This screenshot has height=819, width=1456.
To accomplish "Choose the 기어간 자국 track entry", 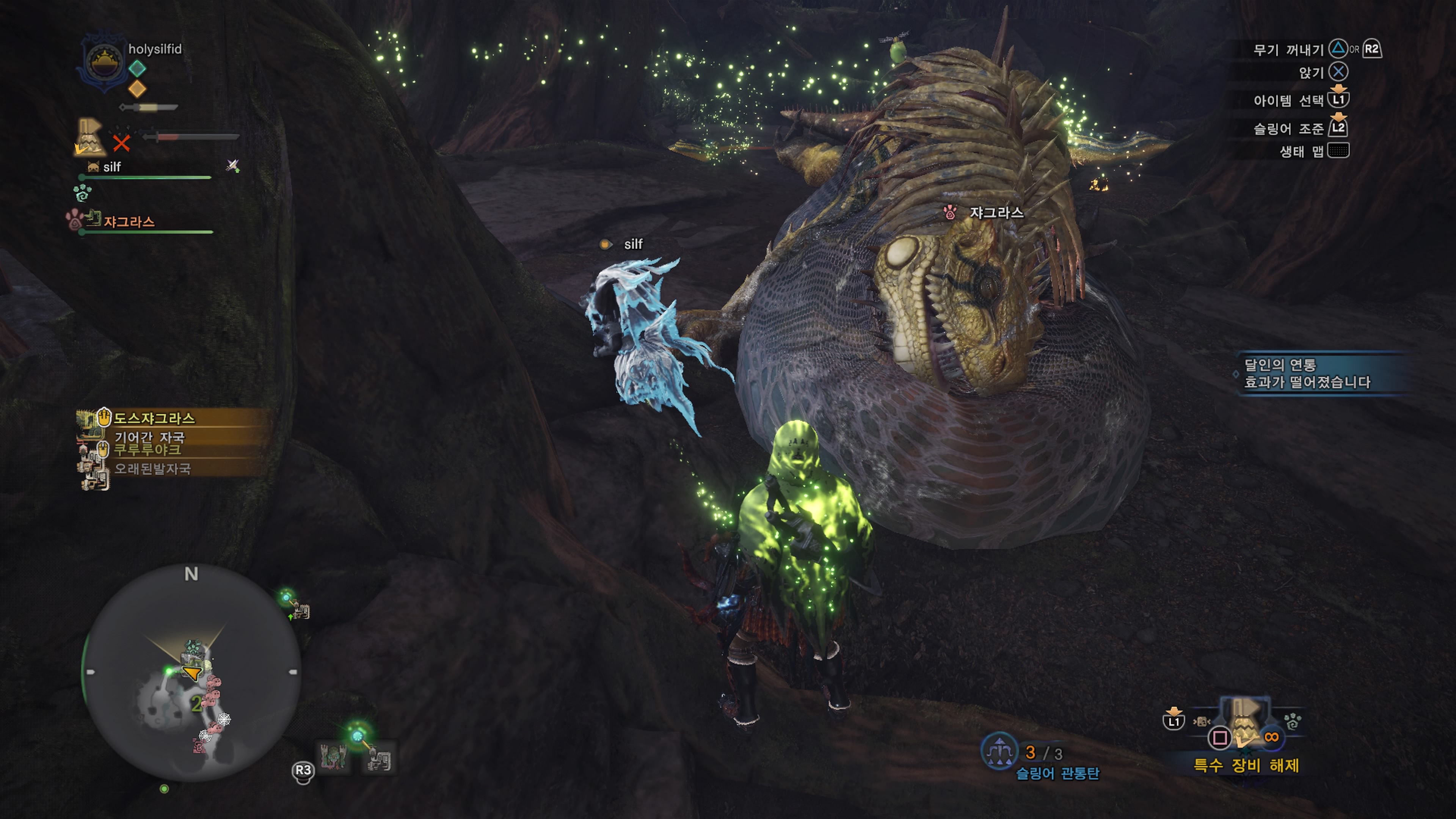I will (149, 437).
